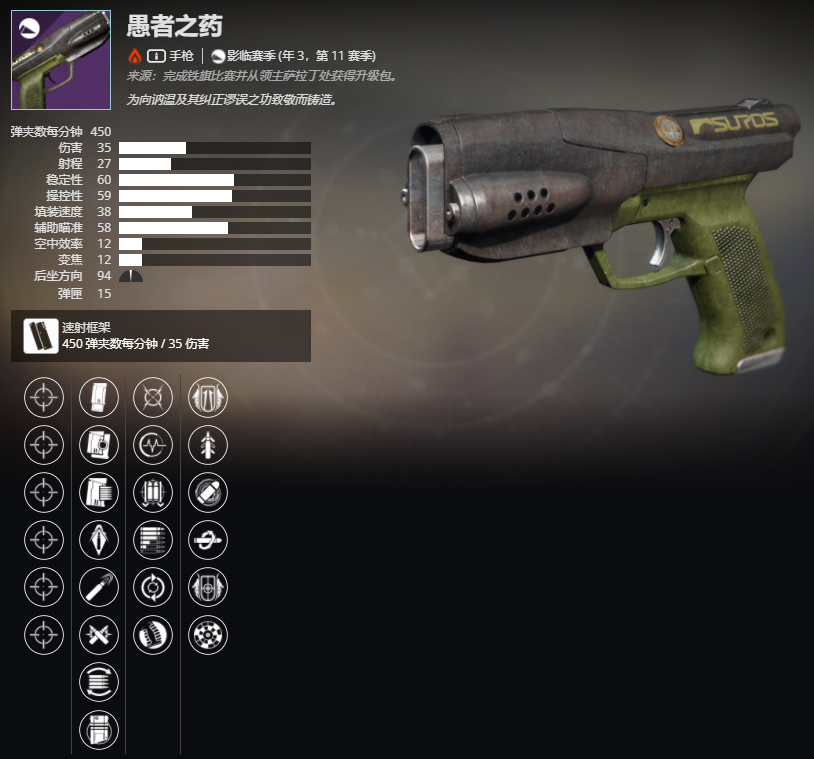Select the circular arrows perk icon
814x759 pixels.
pos(153,587)
